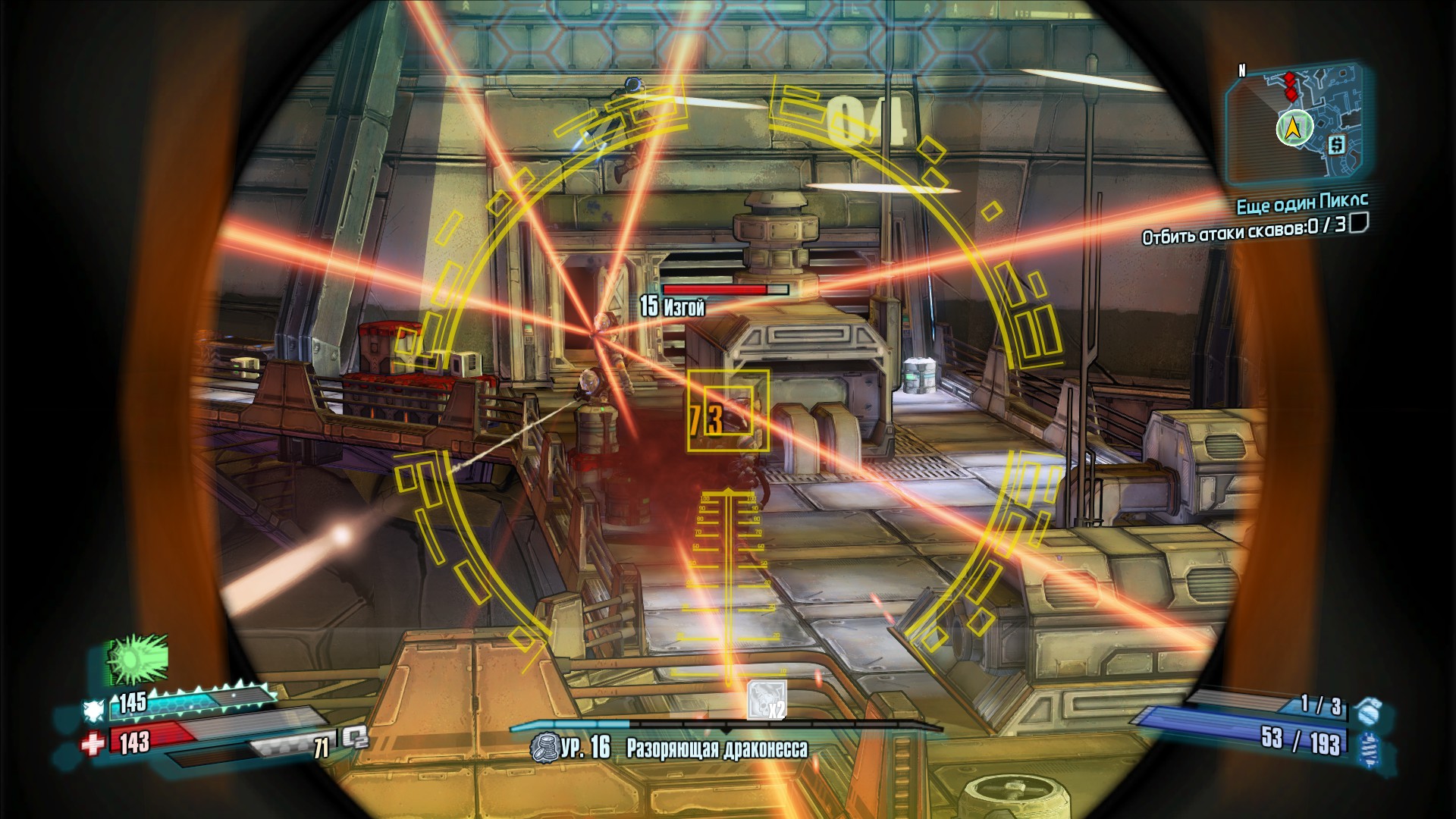Activate the green action skill icon

coord(136,659)
